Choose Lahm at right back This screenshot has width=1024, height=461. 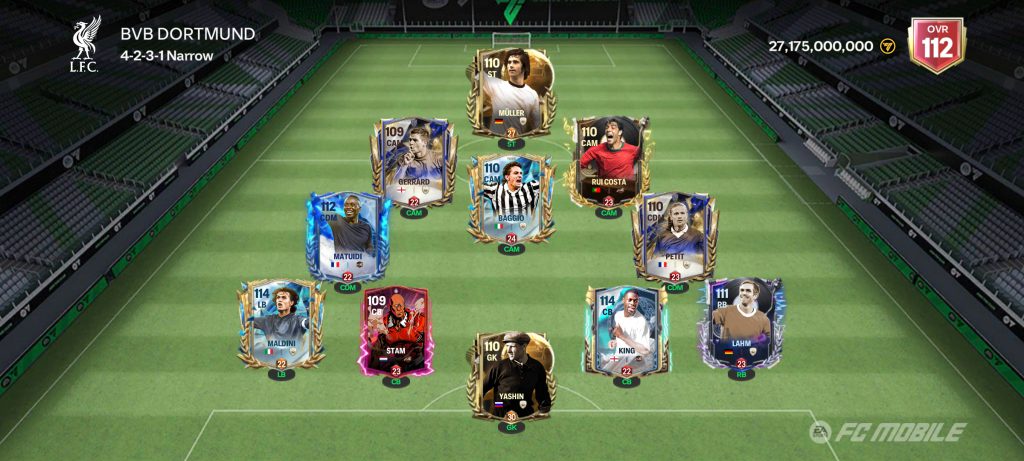tap(741, 322)
